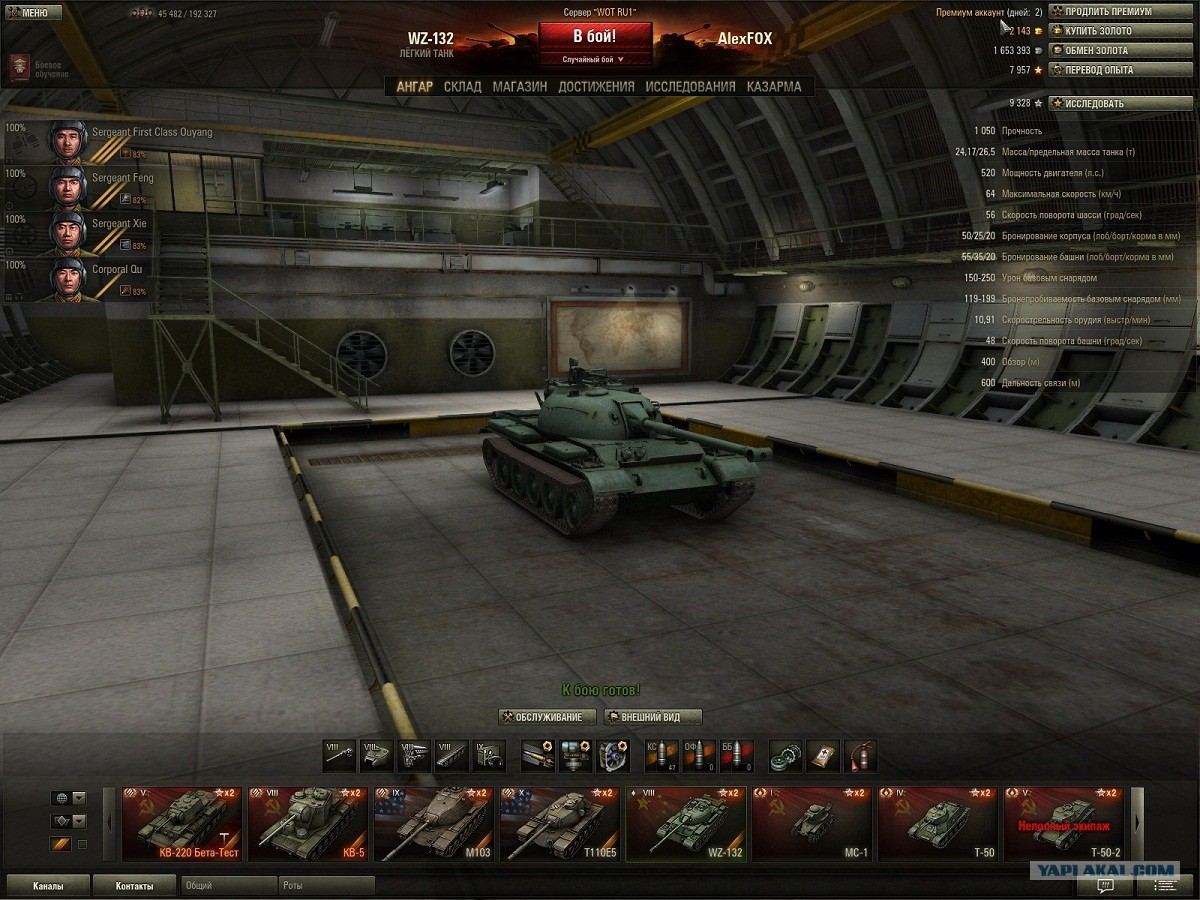Start battle with В бой! button
1200x900 pixels.
pos(595,37)
